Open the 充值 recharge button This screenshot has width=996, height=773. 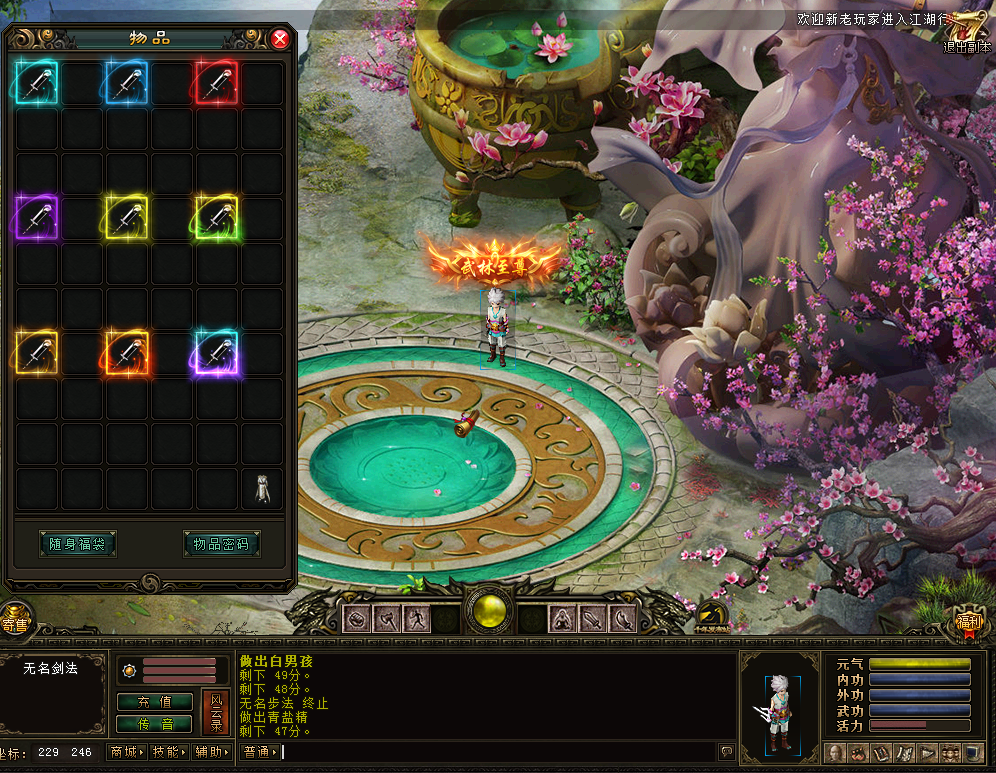(155, 702)
